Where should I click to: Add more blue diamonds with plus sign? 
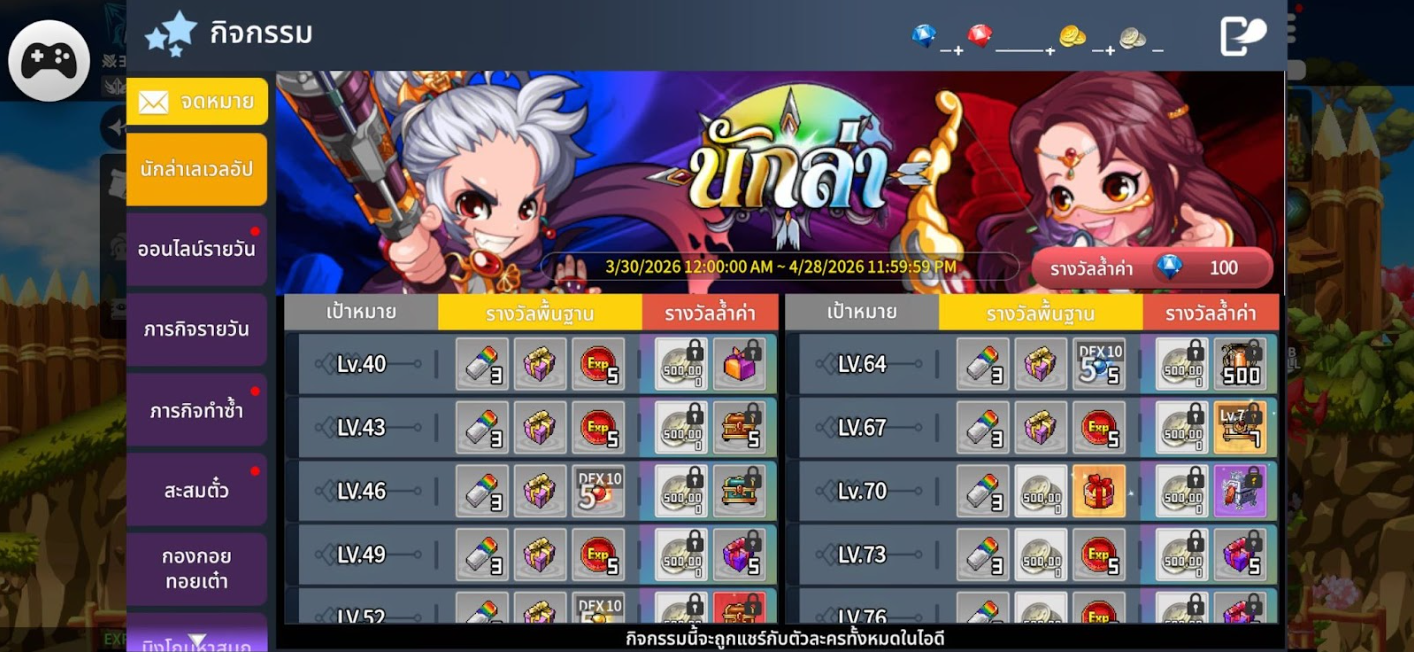tap(958, 49)
